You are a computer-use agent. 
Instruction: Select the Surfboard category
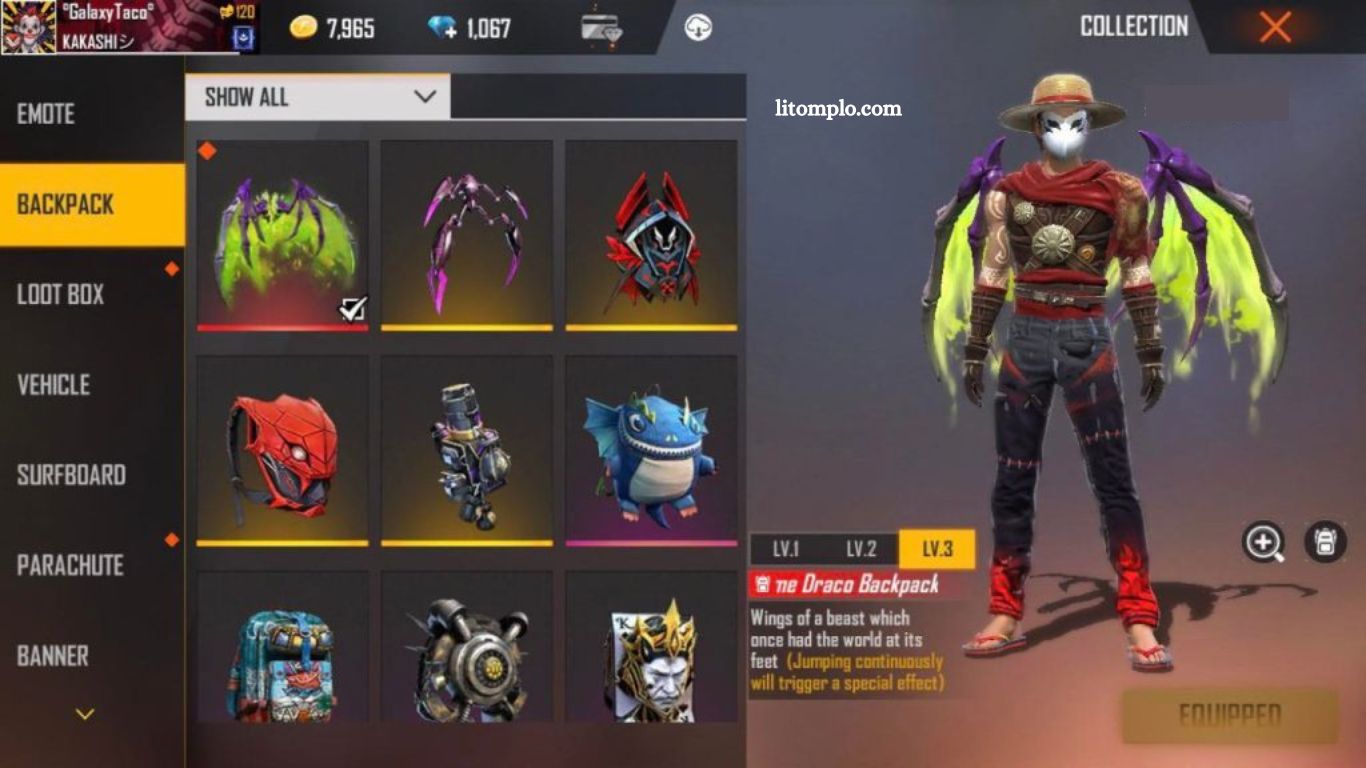click(71, 475)
